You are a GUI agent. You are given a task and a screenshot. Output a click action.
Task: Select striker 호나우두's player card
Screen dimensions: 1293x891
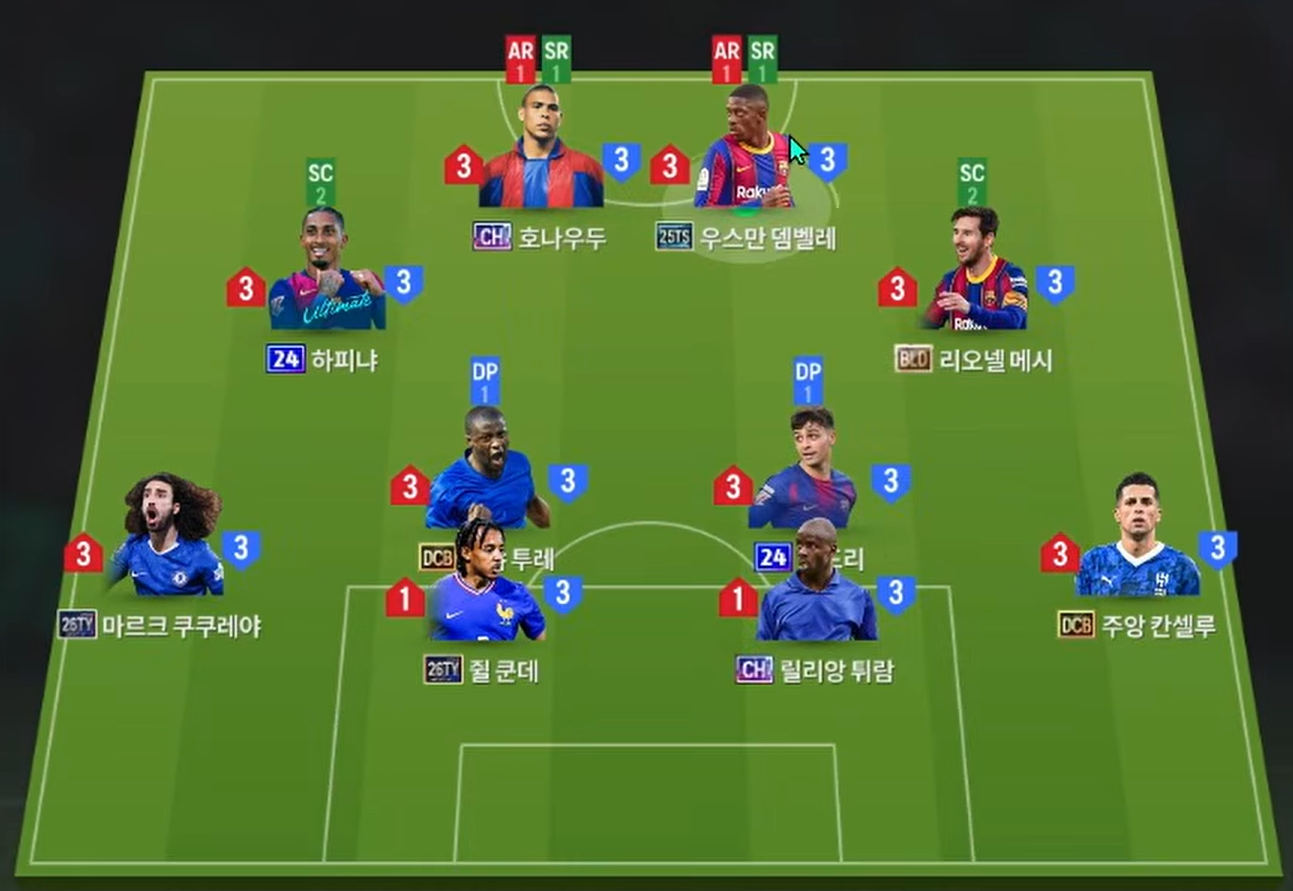(x=541, y=150)
